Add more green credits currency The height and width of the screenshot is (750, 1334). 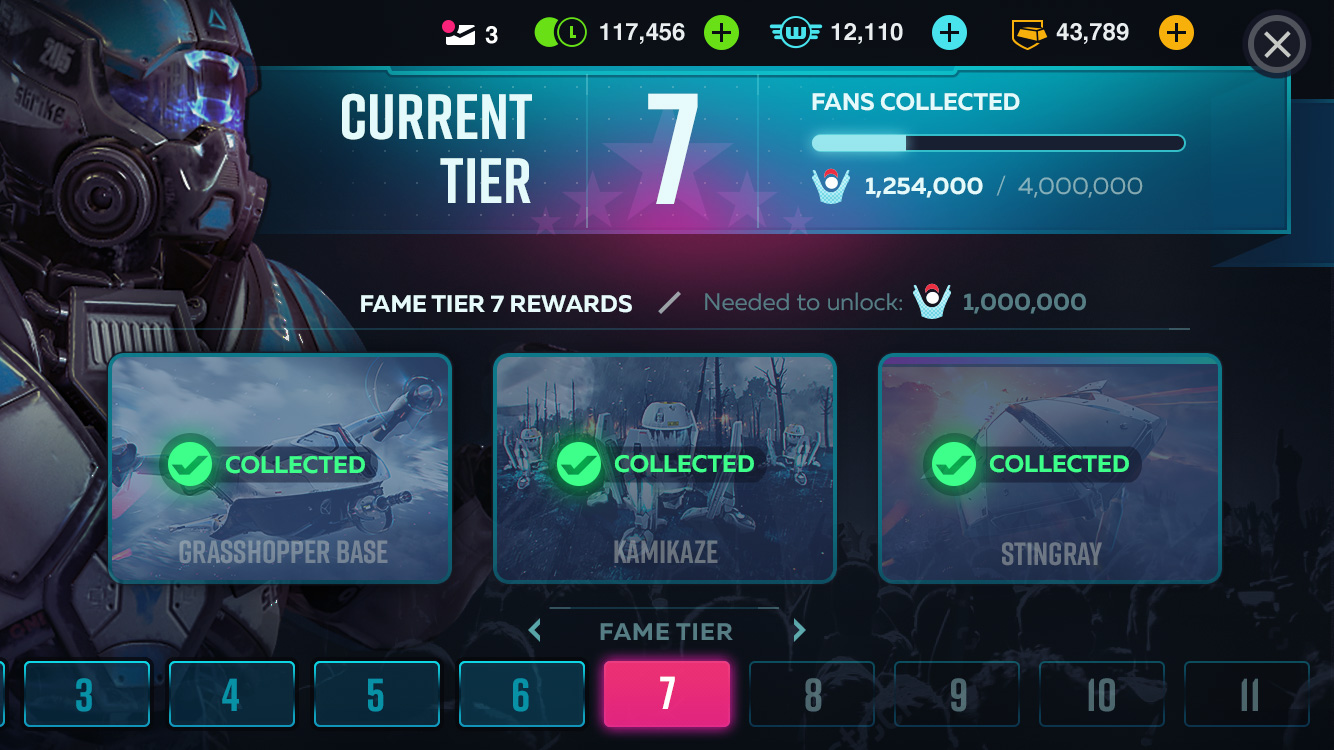click(x=720, y=33)
